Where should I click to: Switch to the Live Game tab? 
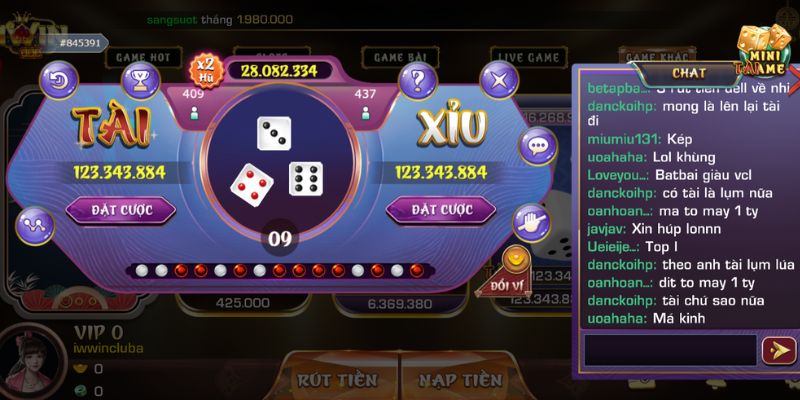pos(528,57)
